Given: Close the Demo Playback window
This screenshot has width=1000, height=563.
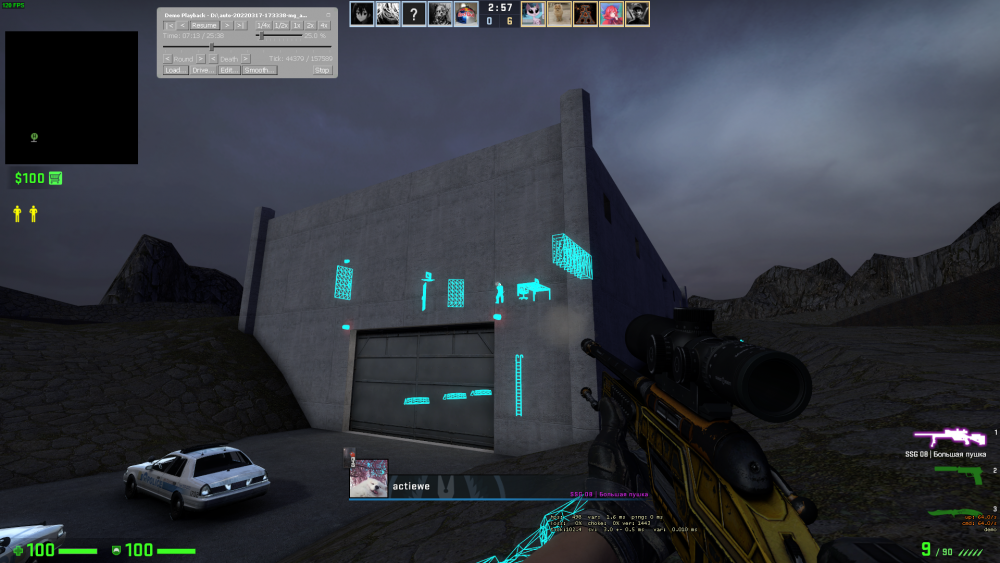Looking at the screenshot, I should coord(327,14).
